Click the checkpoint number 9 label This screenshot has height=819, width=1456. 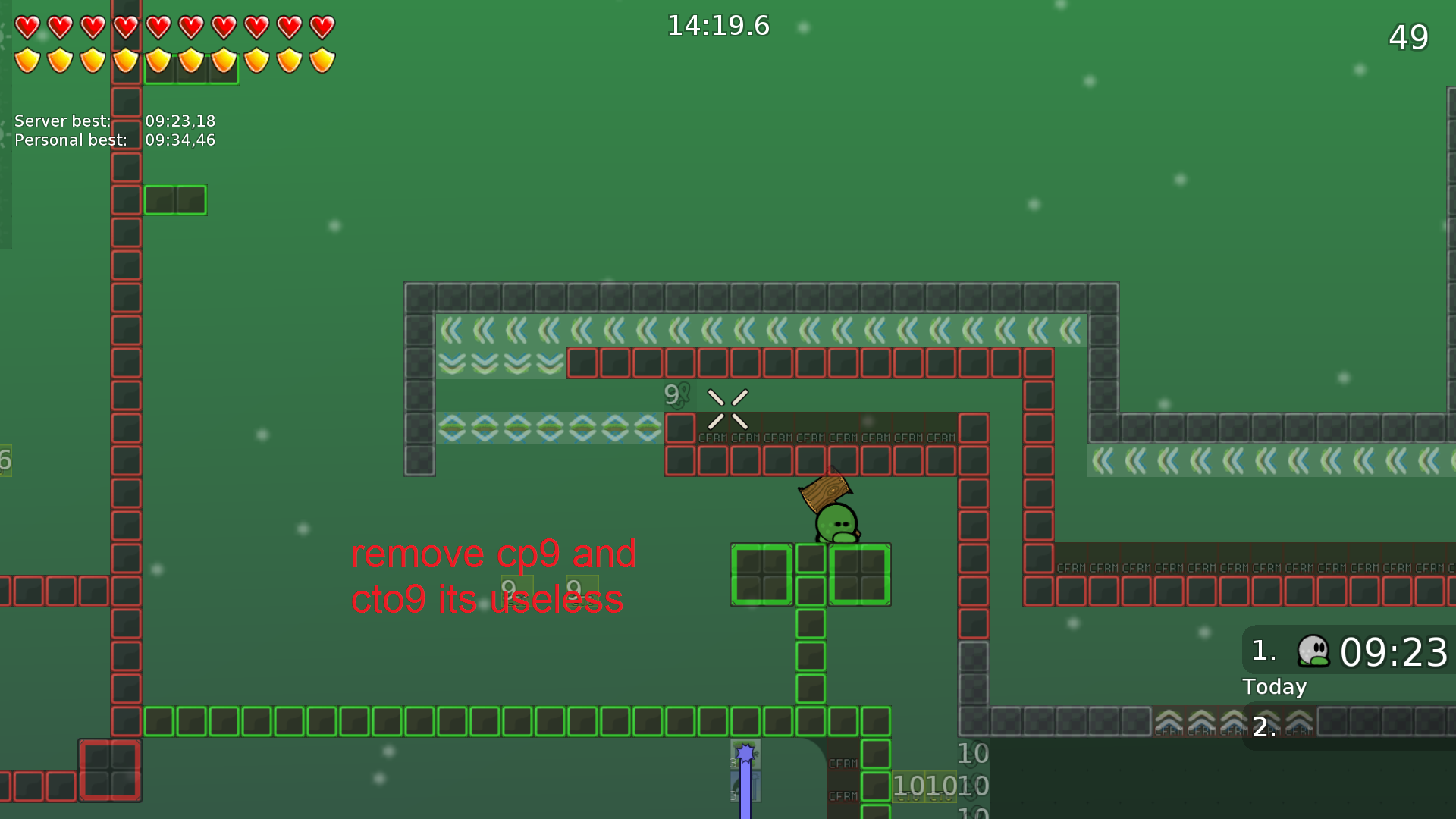tap(672, 393)
